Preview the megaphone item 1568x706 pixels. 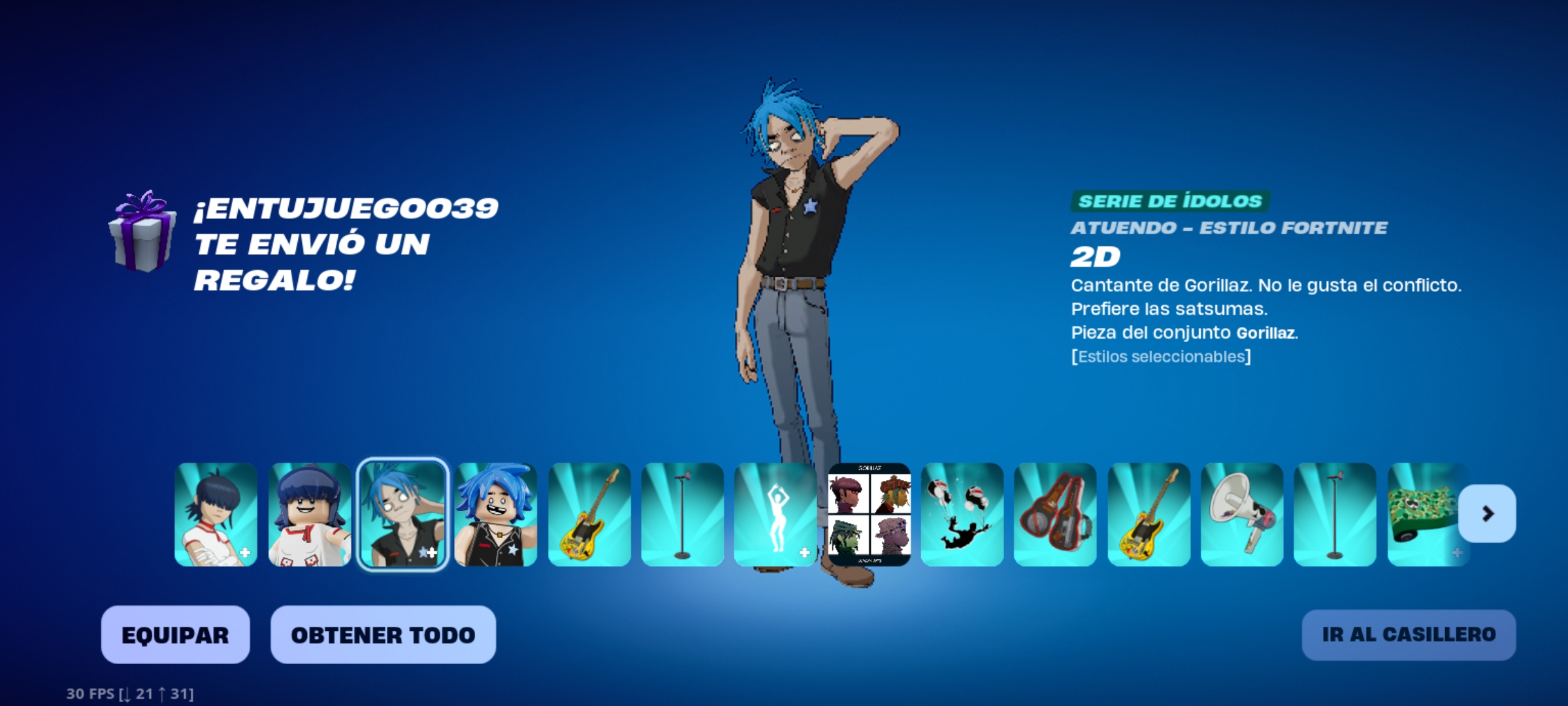[1241, 514]
